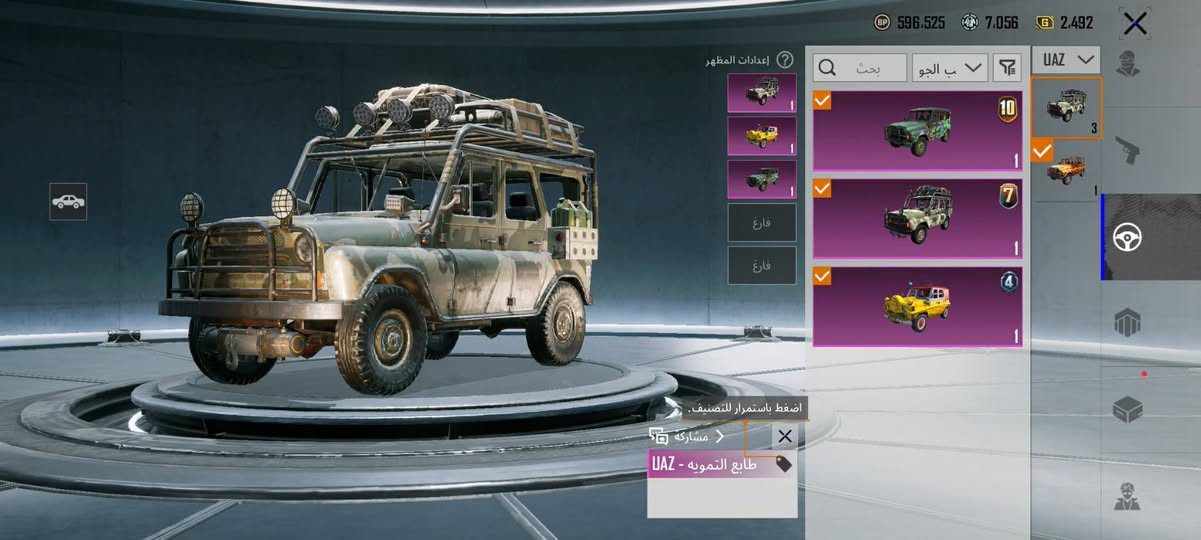The width and height of the screenshot is (1201, 540).
Task: Switch to the pistol weapons category tab
Action: coord(1129,151)
